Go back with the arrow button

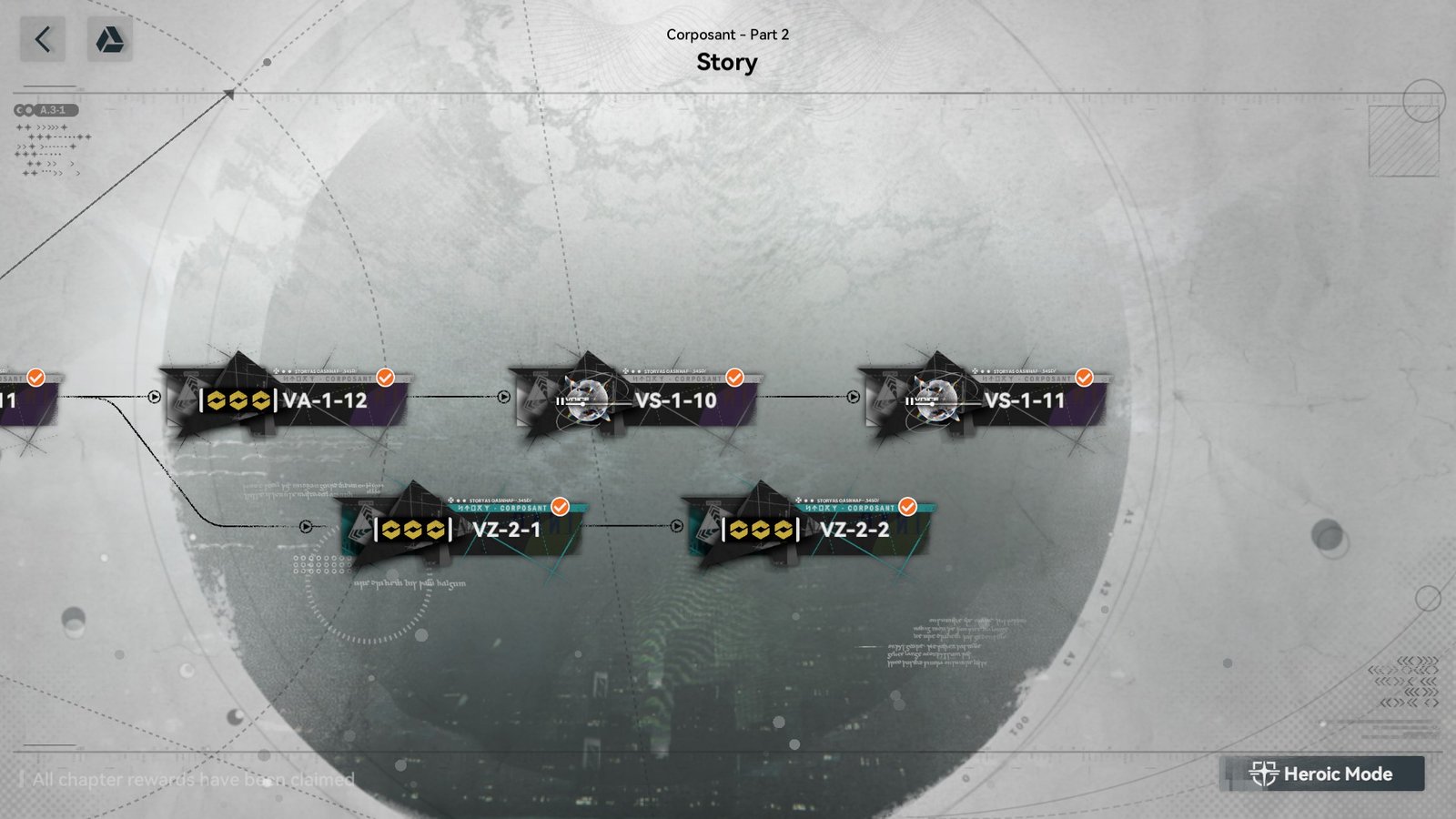coord(43,40)
